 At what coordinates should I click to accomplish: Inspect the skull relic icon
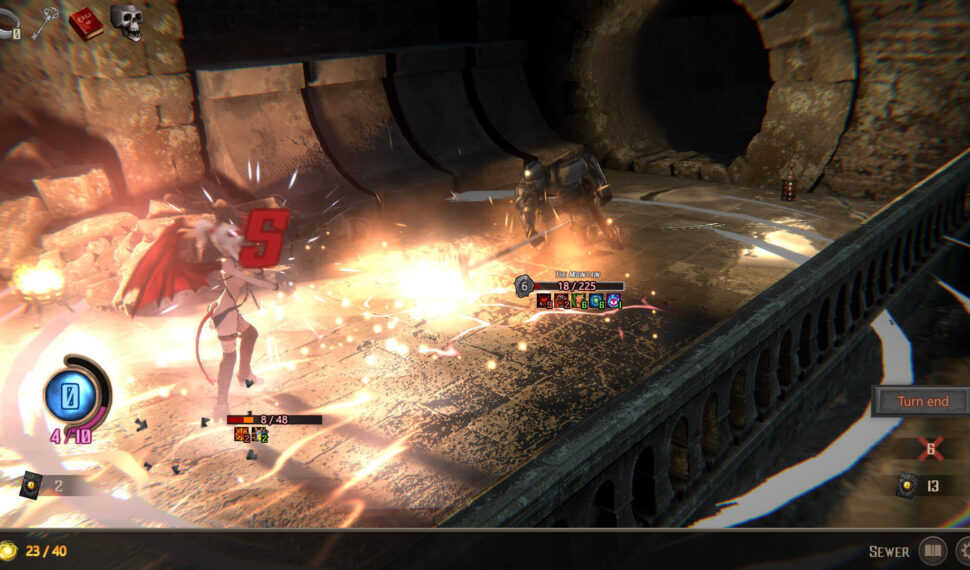click(x=126, y=20)
